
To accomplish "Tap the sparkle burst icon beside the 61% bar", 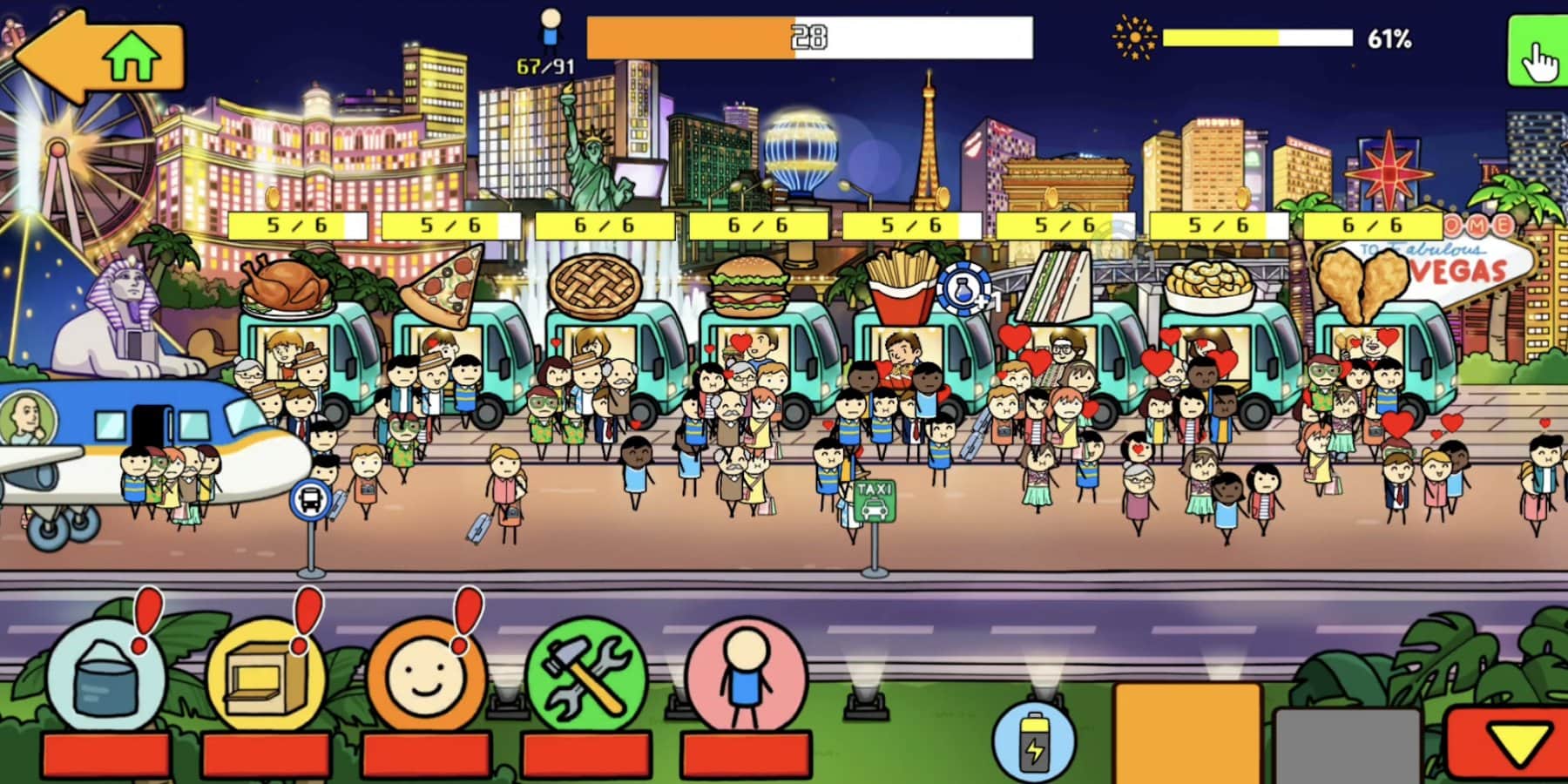I will tap(1132, 37).
